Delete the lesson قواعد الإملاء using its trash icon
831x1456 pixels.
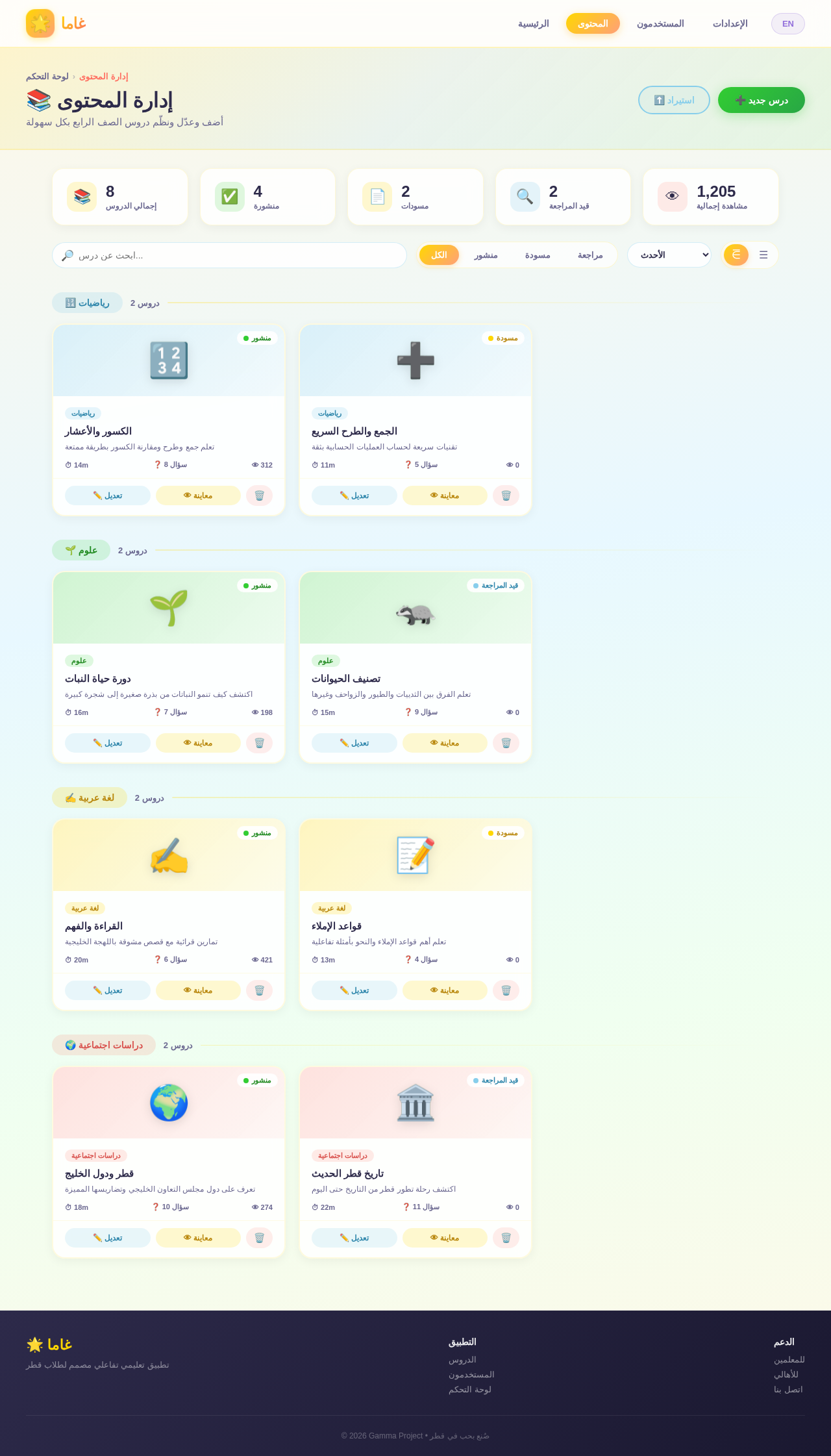click(x=506, y=990)
